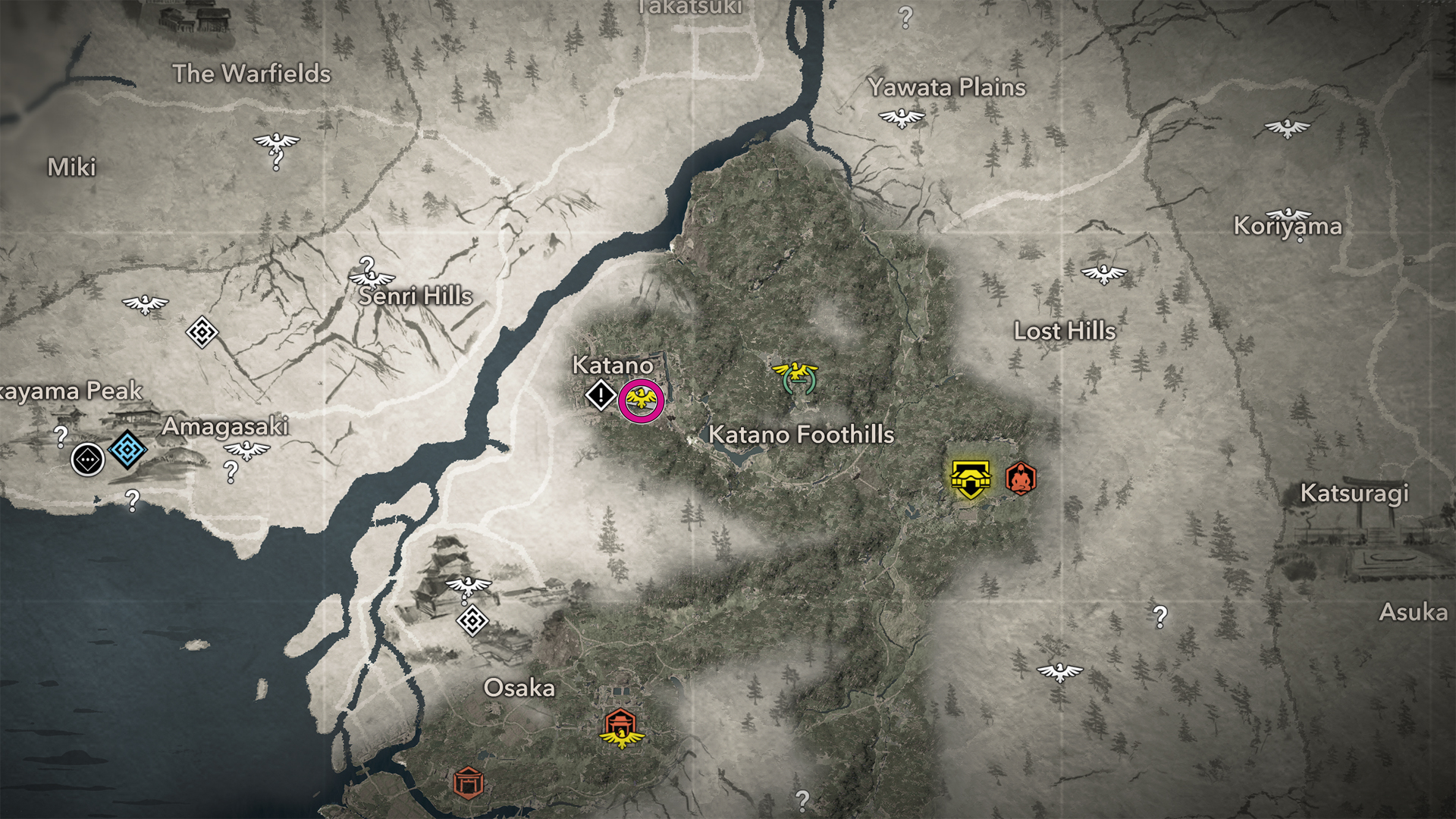Screen dimensions: 1456x819
Task: Click the white eagle northwest of Lost Hills
Action: (1103, 273)
